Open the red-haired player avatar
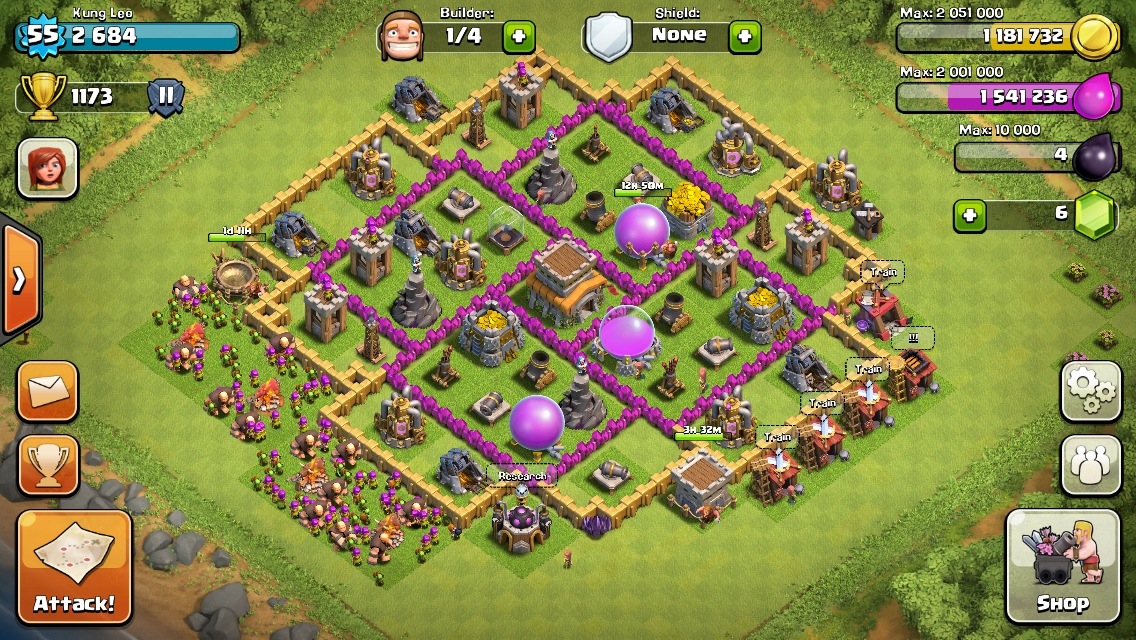 tap(47, 167)
